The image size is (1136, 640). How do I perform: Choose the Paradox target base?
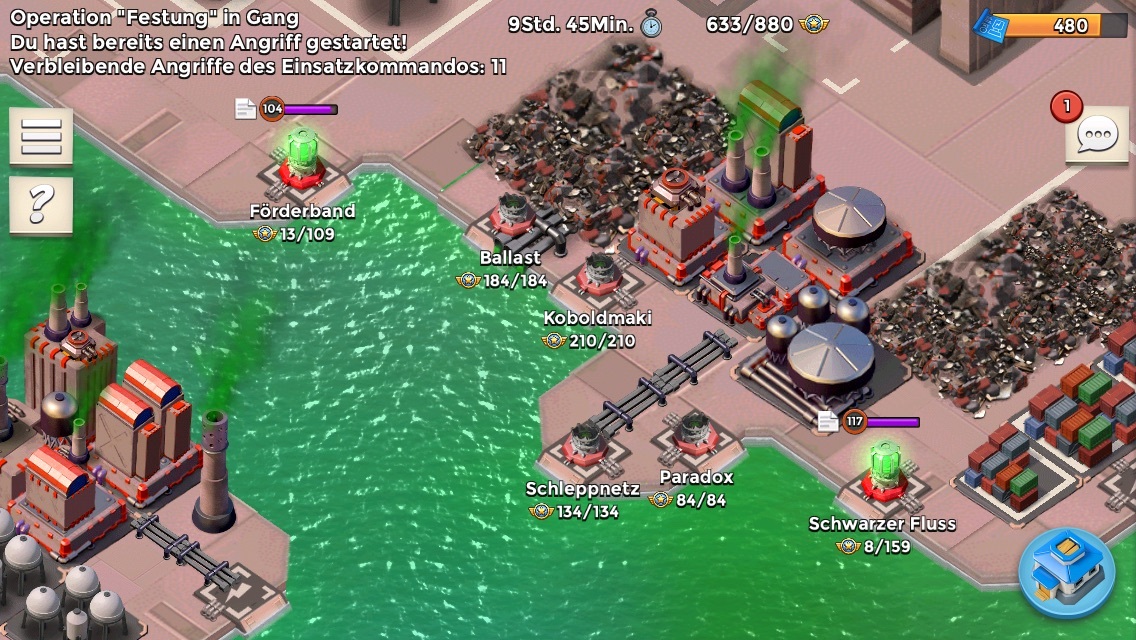click(x=694, y=434)
